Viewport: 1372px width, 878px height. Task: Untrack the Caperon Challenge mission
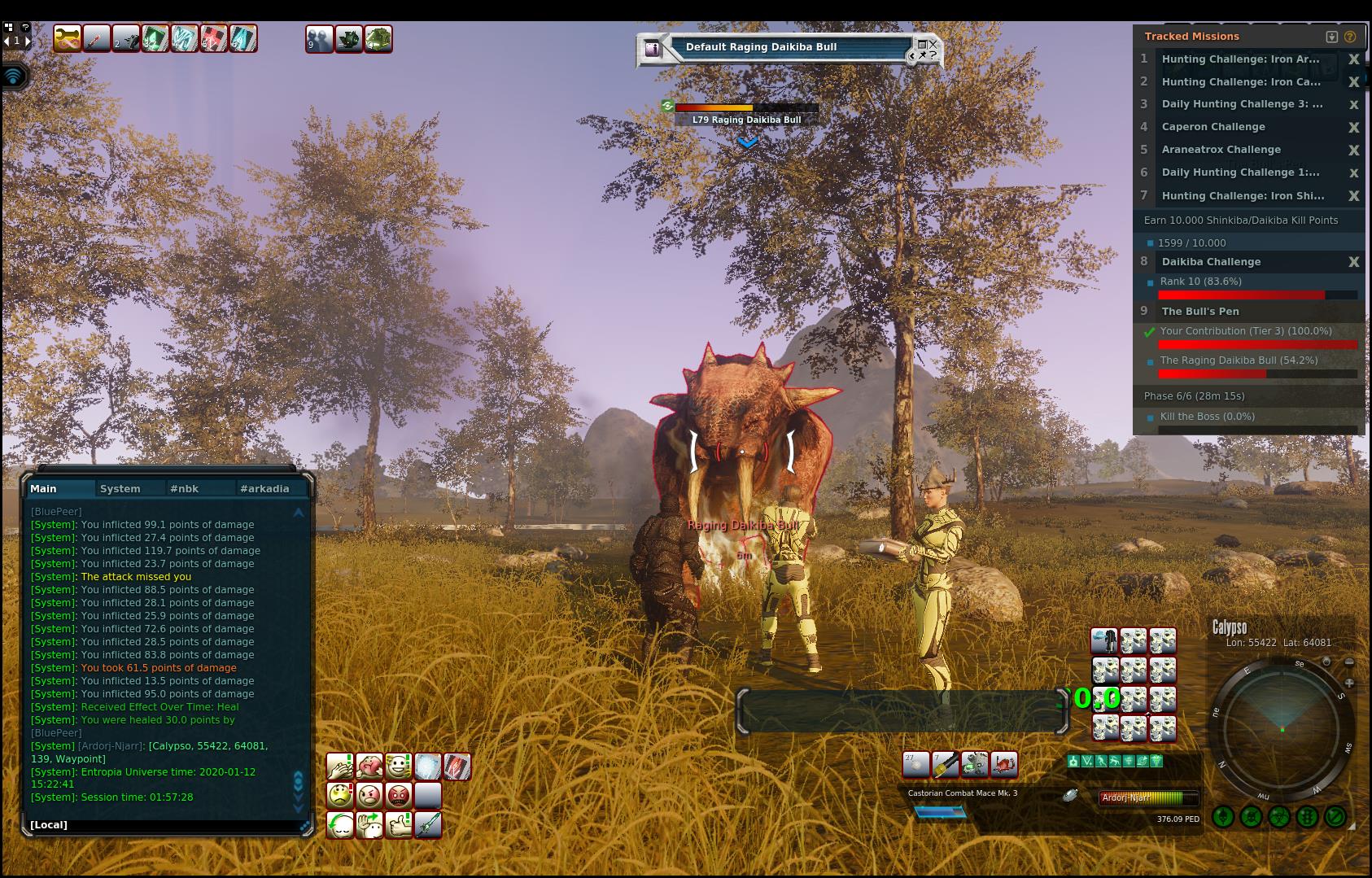pyautogui.click(x=1353, y=127)
